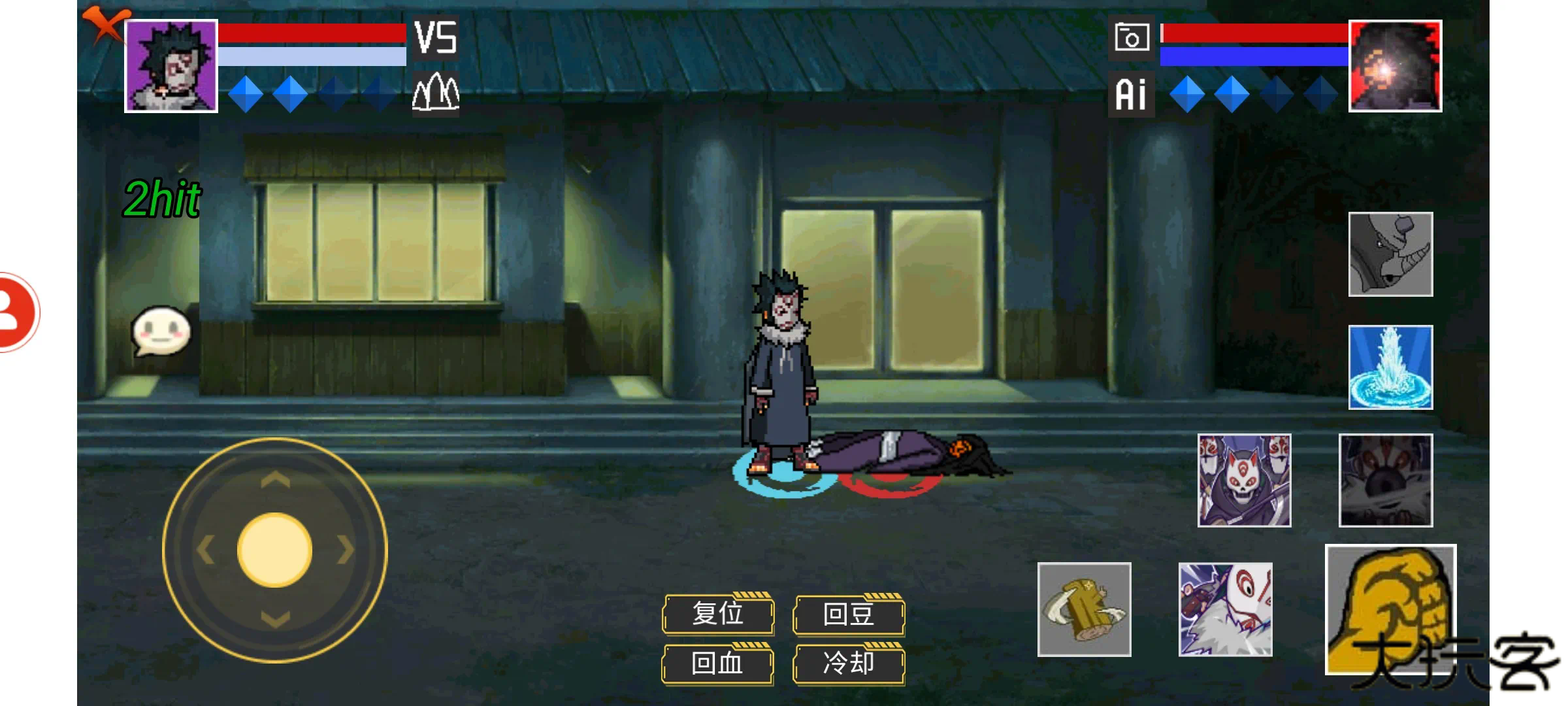Select the player character portrait
The width and height of the screenshot is (1568, 706).
point(169,65)
